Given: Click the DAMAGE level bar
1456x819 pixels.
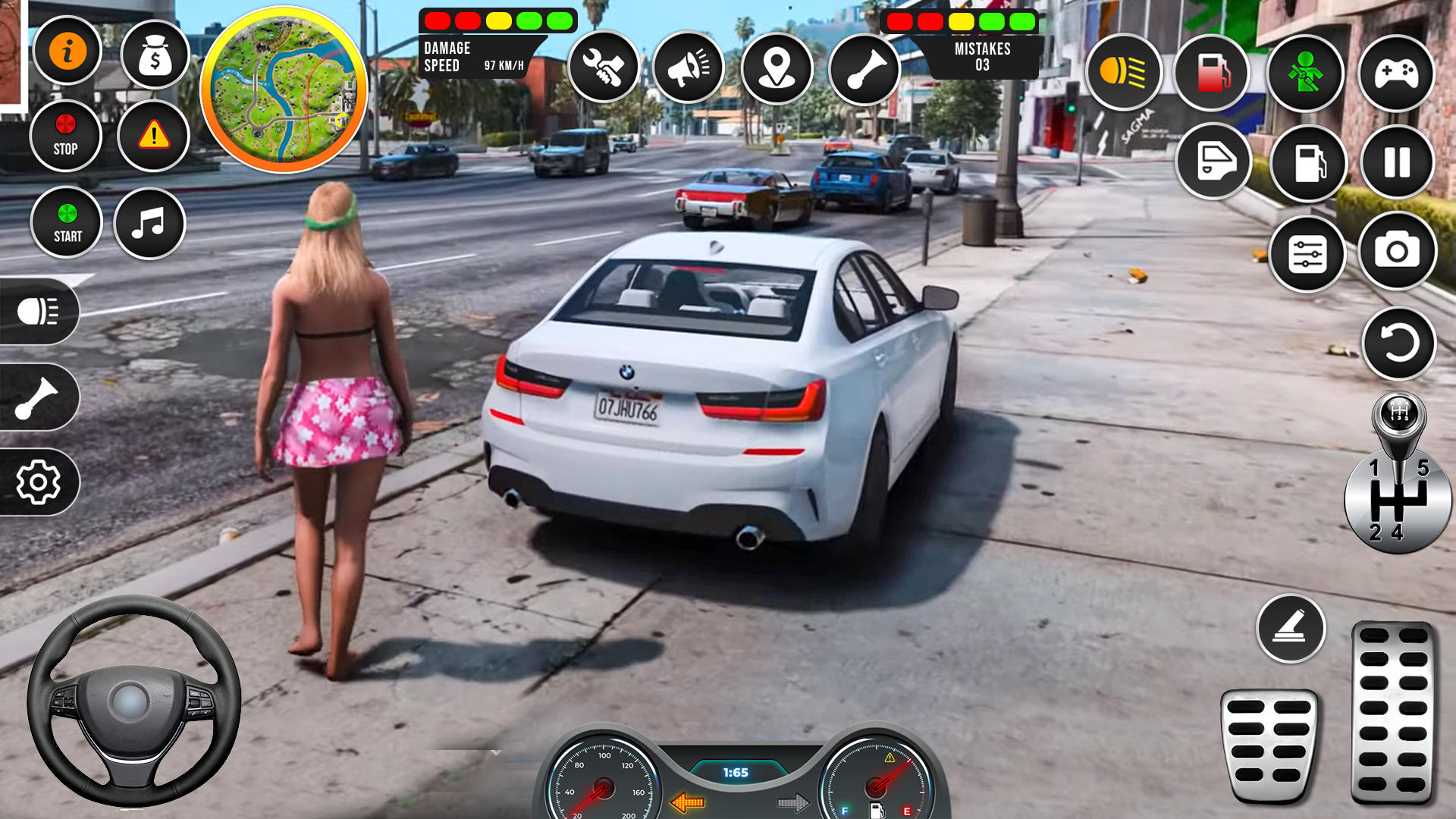Looking at the screenshot, I should [497, 20].
